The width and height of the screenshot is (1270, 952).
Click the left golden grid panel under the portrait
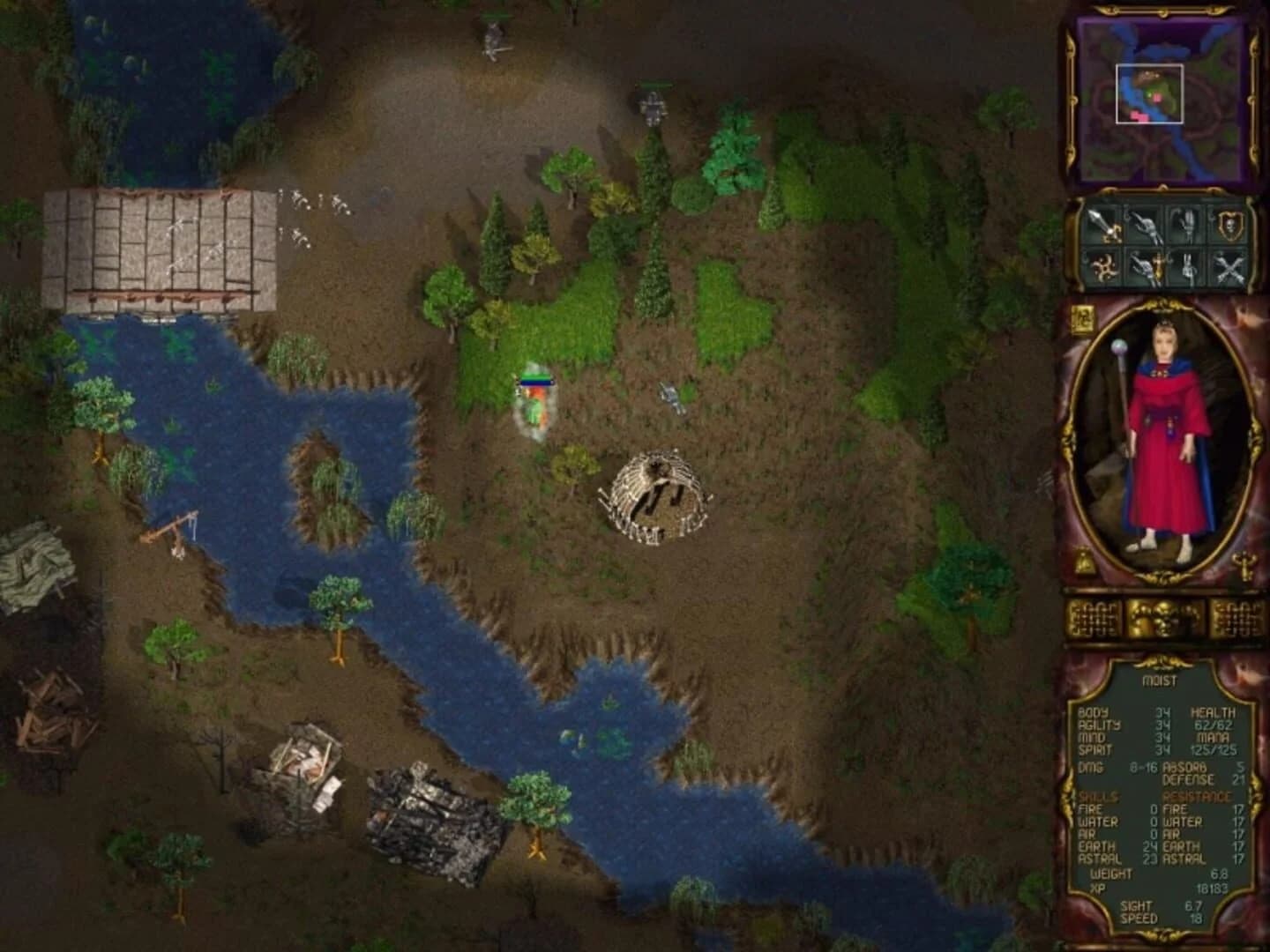tap(1093, 618)
